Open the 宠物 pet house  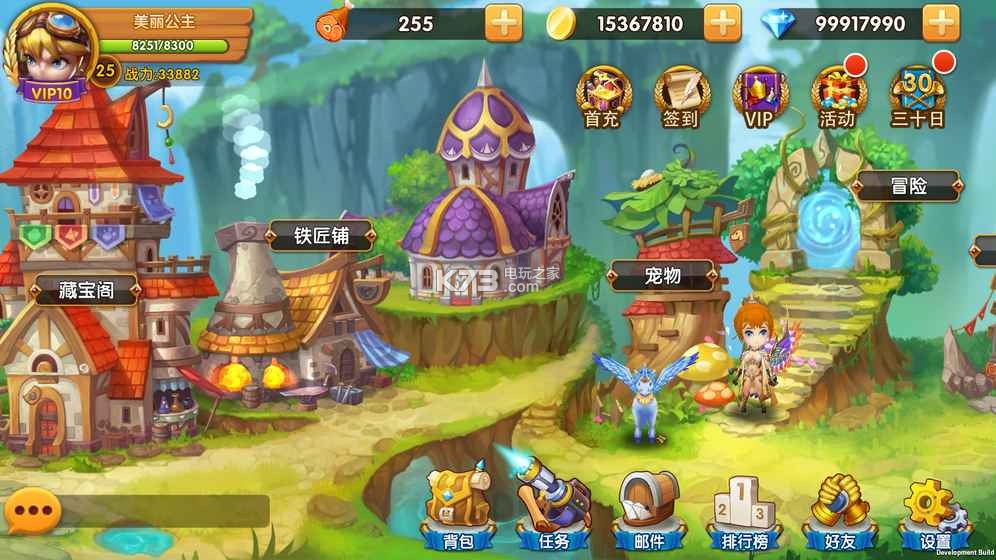point(661,275)
